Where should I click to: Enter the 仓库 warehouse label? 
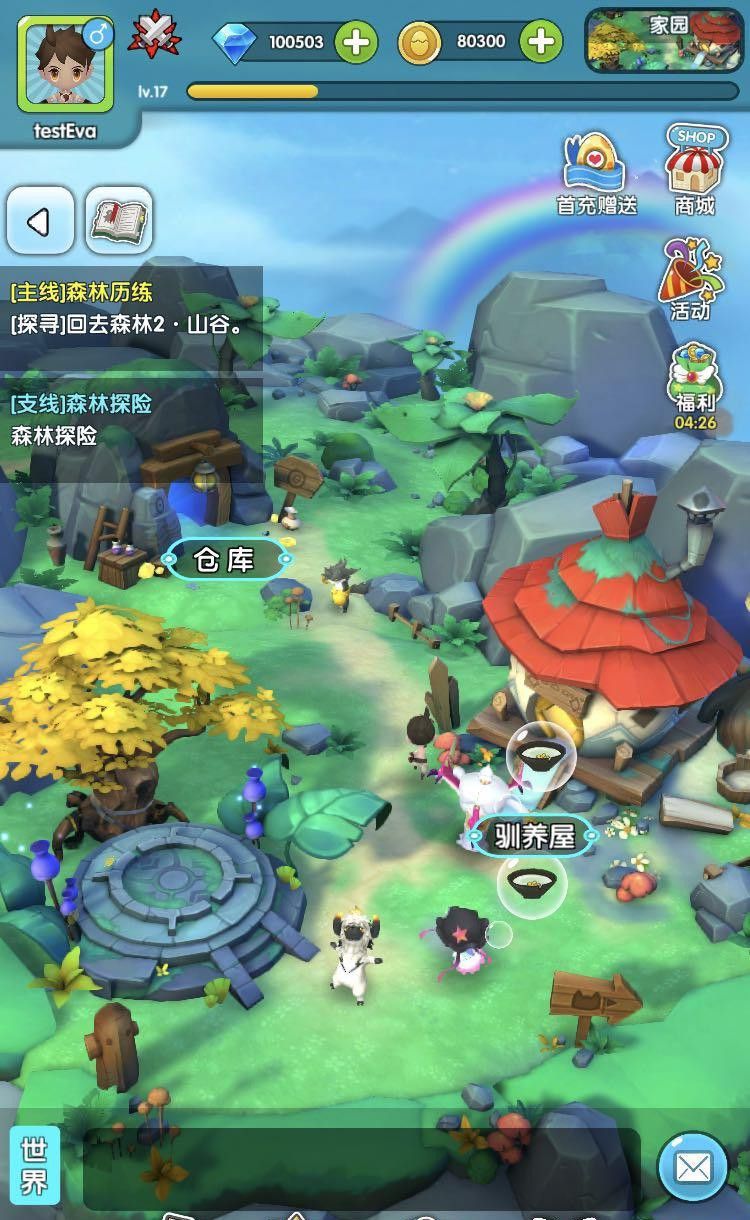click(226, 560)
